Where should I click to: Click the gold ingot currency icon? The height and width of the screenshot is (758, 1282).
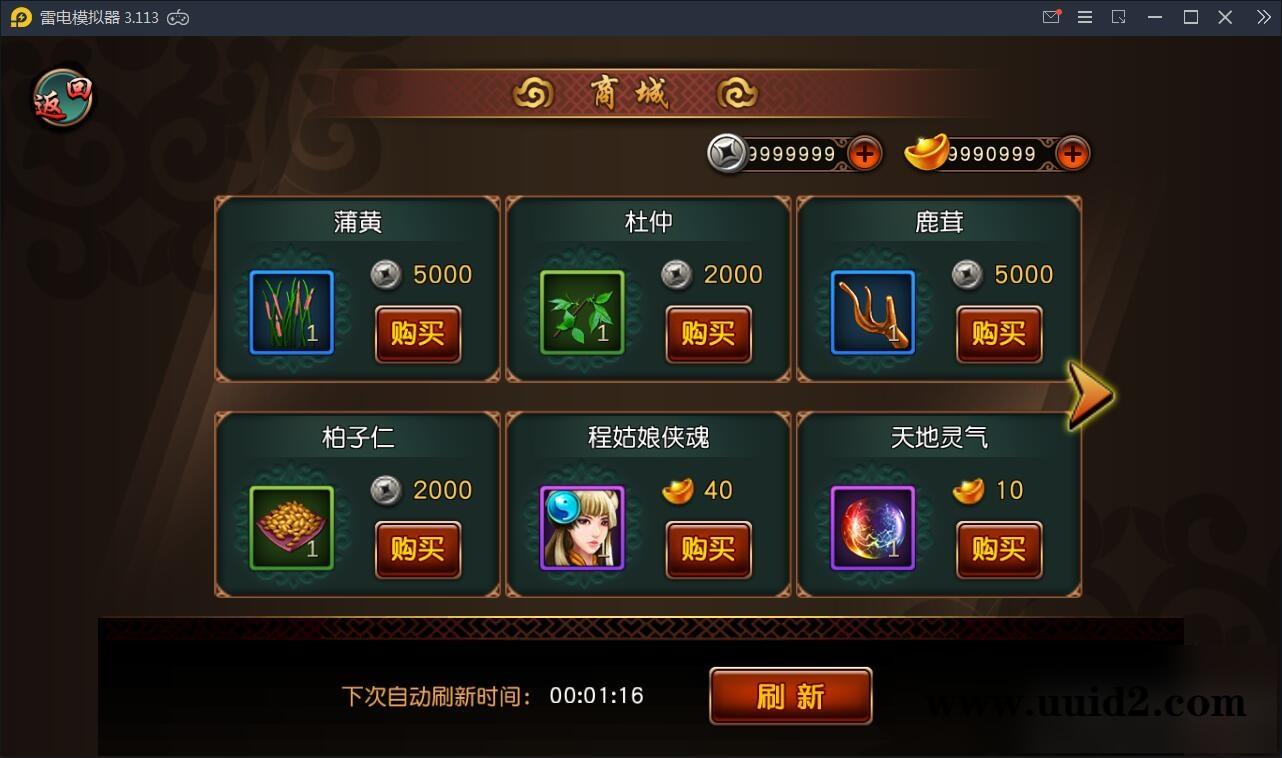pos(925,153)
